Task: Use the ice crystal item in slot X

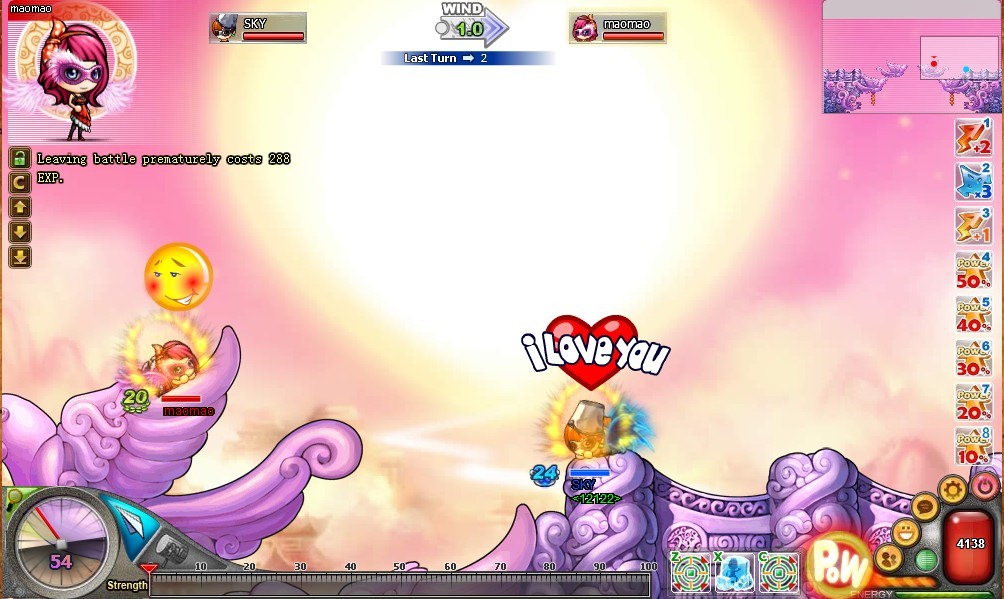Action: point(735,573)
